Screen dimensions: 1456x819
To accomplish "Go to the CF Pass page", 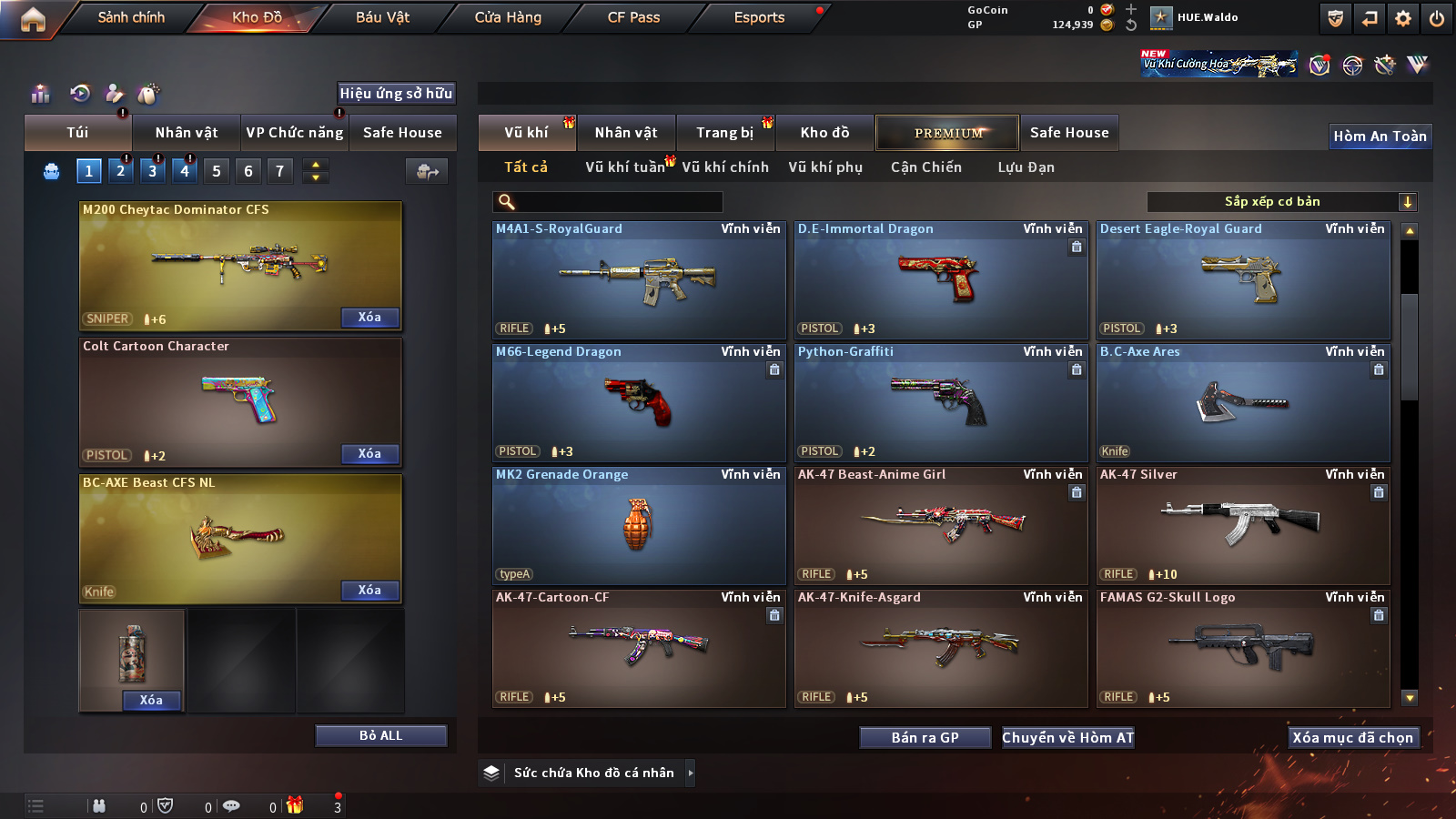I will click(633, 17).
